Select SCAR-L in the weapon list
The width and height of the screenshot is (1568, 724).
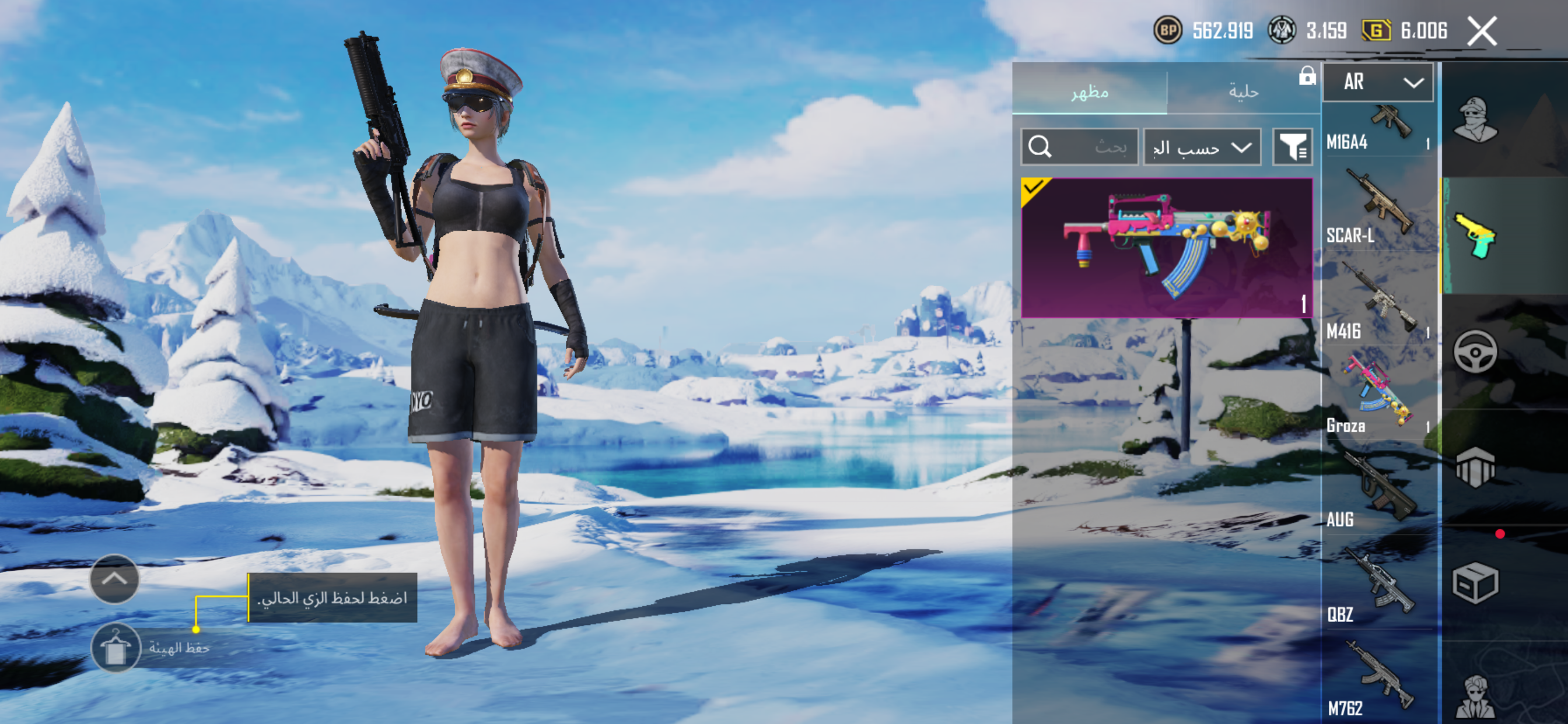click(1378, 210)
